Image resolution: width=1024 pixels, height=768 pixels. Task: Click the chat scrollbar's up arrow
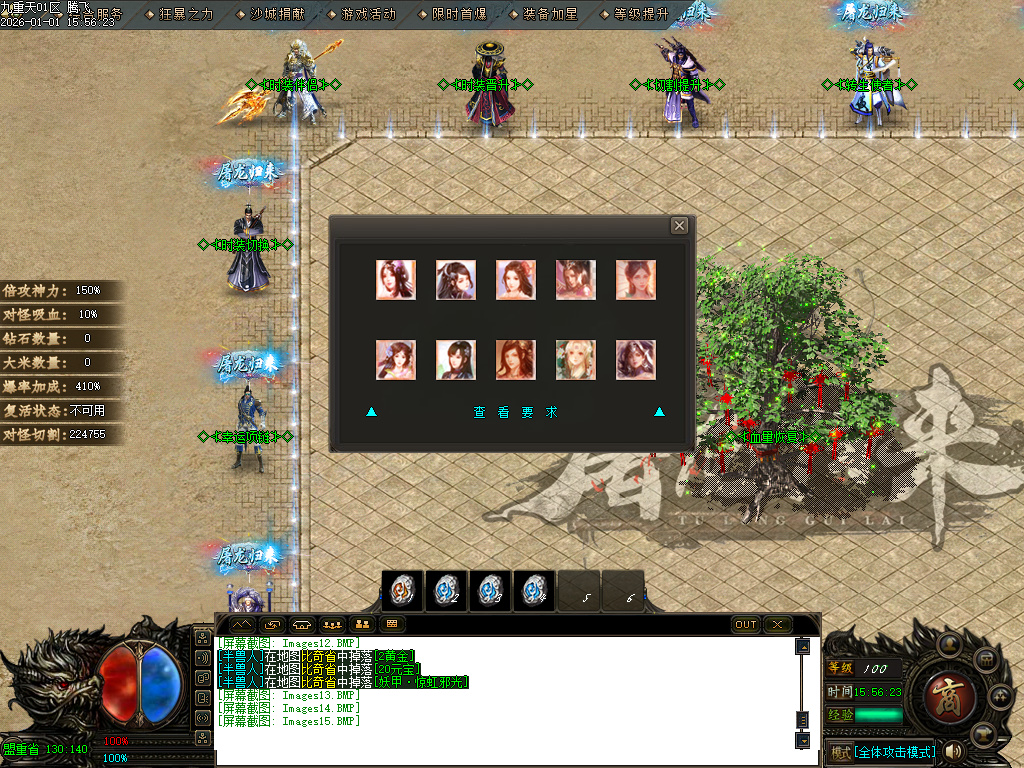802,647
